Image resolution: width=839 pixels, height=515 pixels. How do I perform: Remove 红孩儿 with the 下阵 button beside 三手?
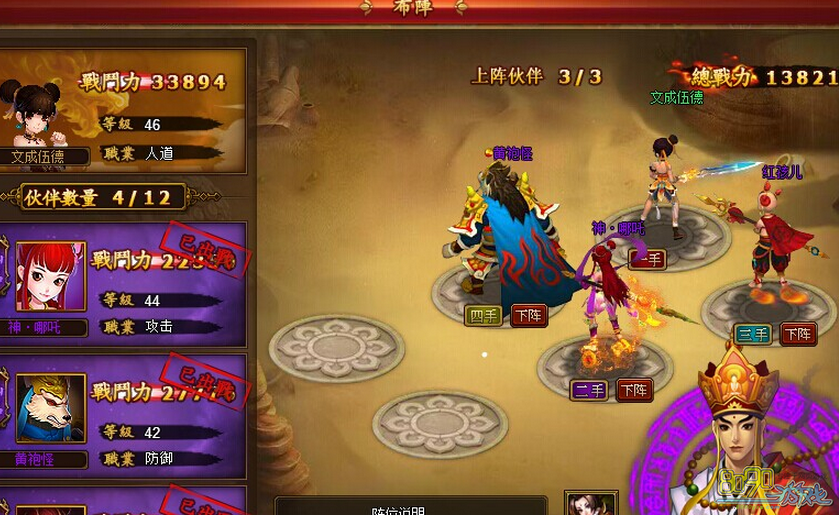point(798,334)
